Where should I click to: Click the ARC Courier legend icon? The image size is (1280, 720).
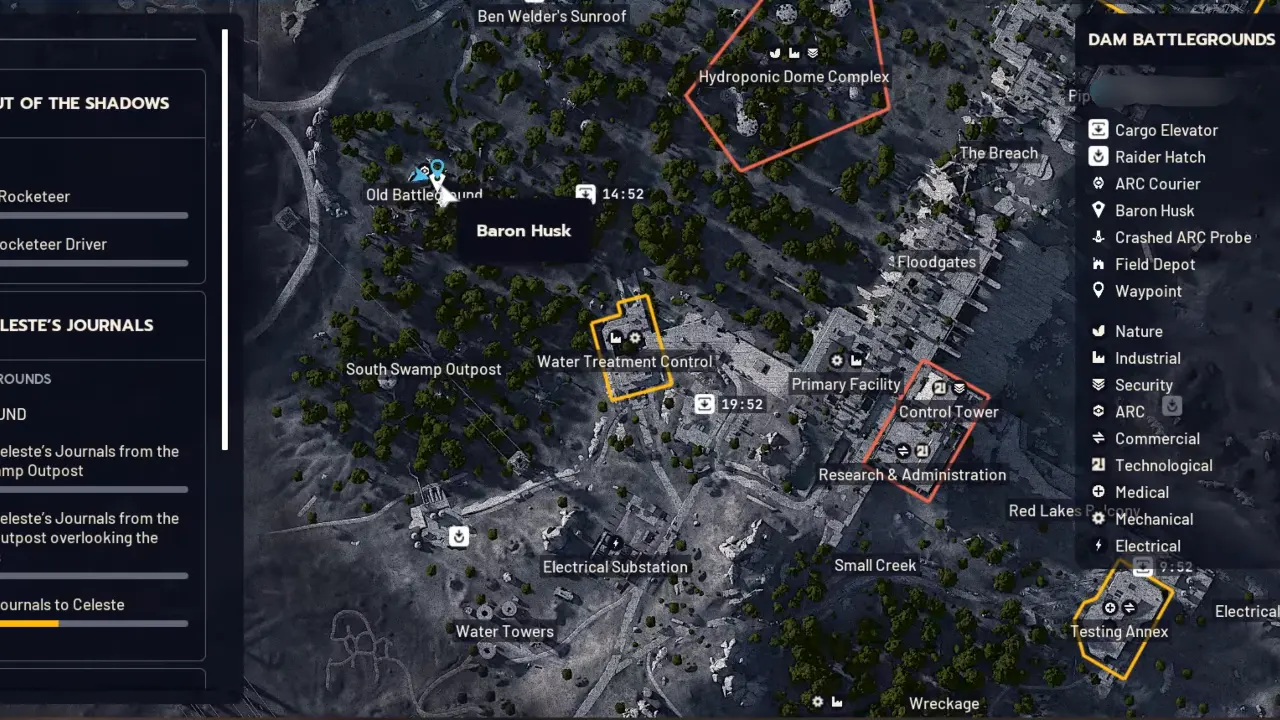click(x=1098, y=184)
